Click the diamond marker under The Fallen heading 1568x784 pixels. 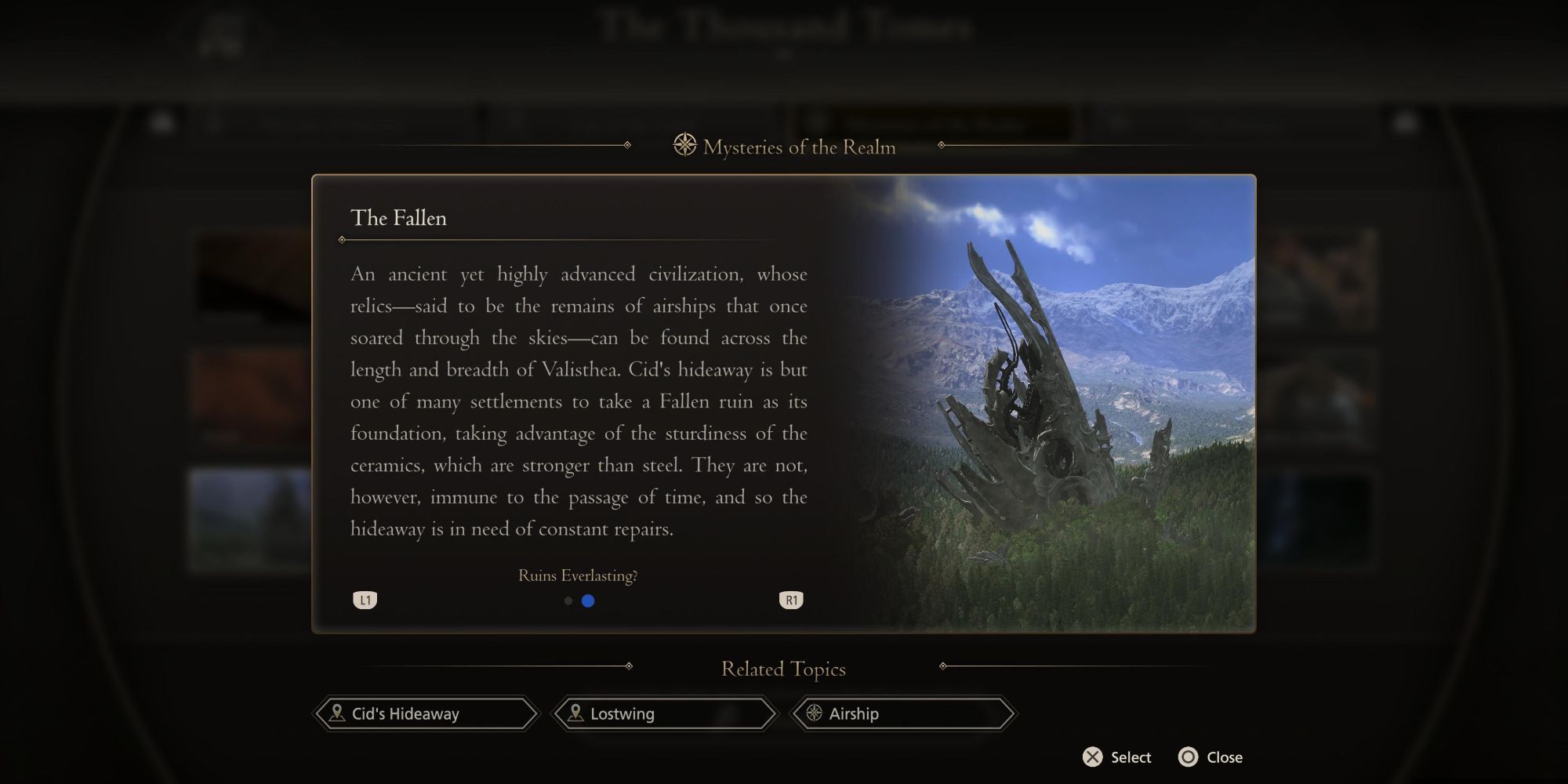click(343, 239)
